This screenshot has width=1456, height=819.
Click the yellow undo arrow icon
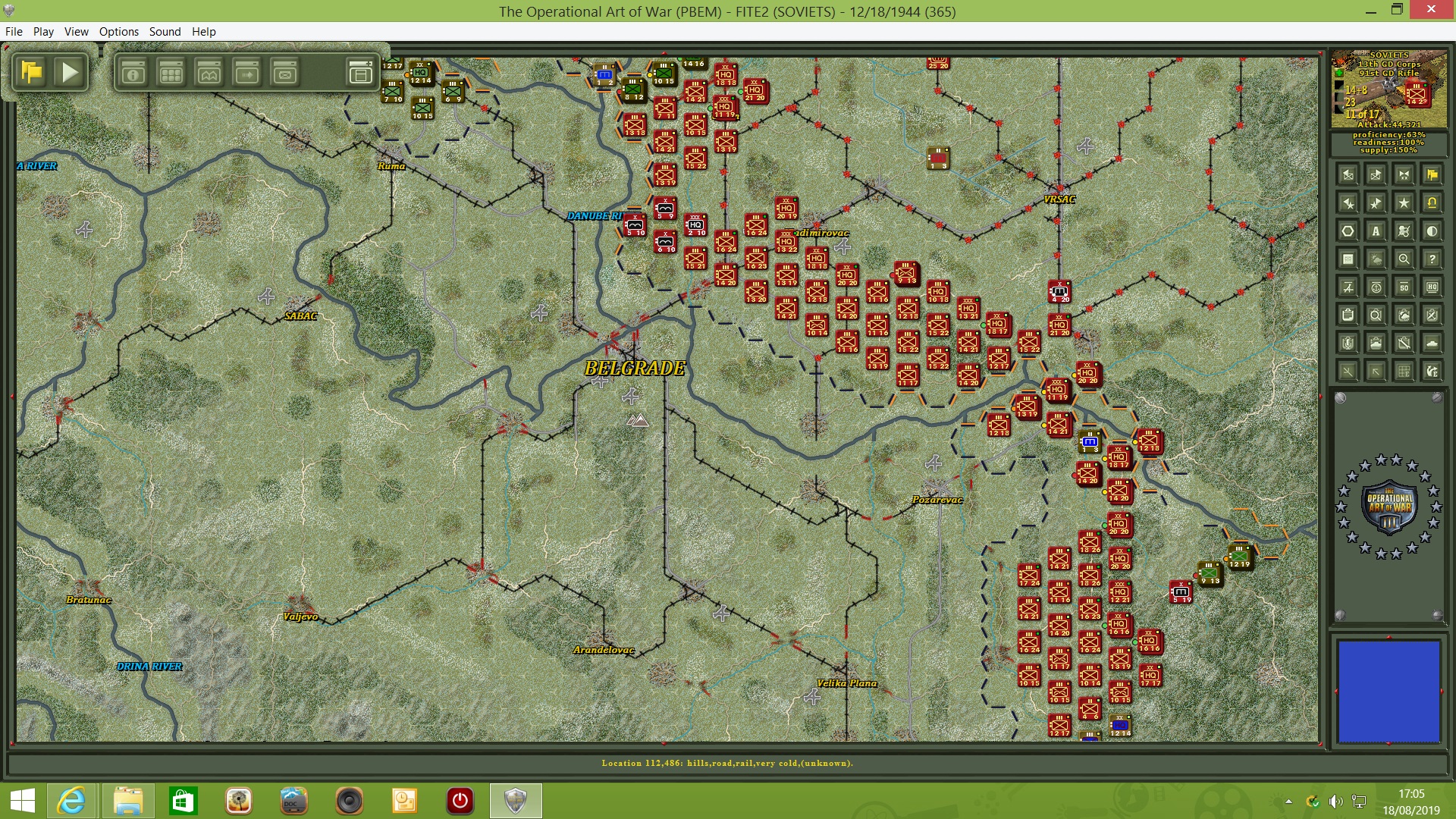[1432, 202]
